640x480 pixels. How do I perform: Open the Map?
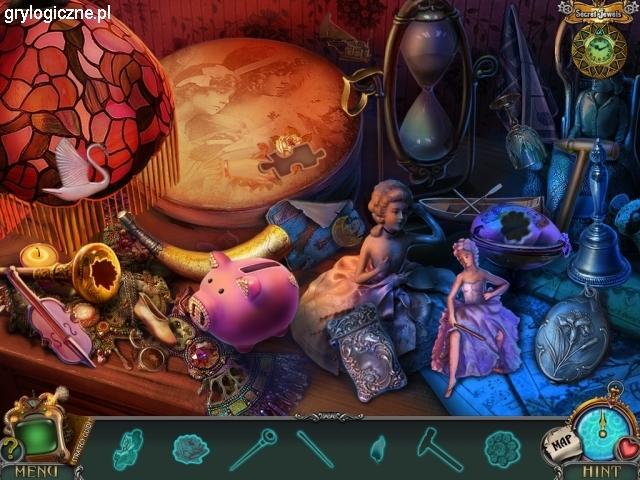(560, 440)
